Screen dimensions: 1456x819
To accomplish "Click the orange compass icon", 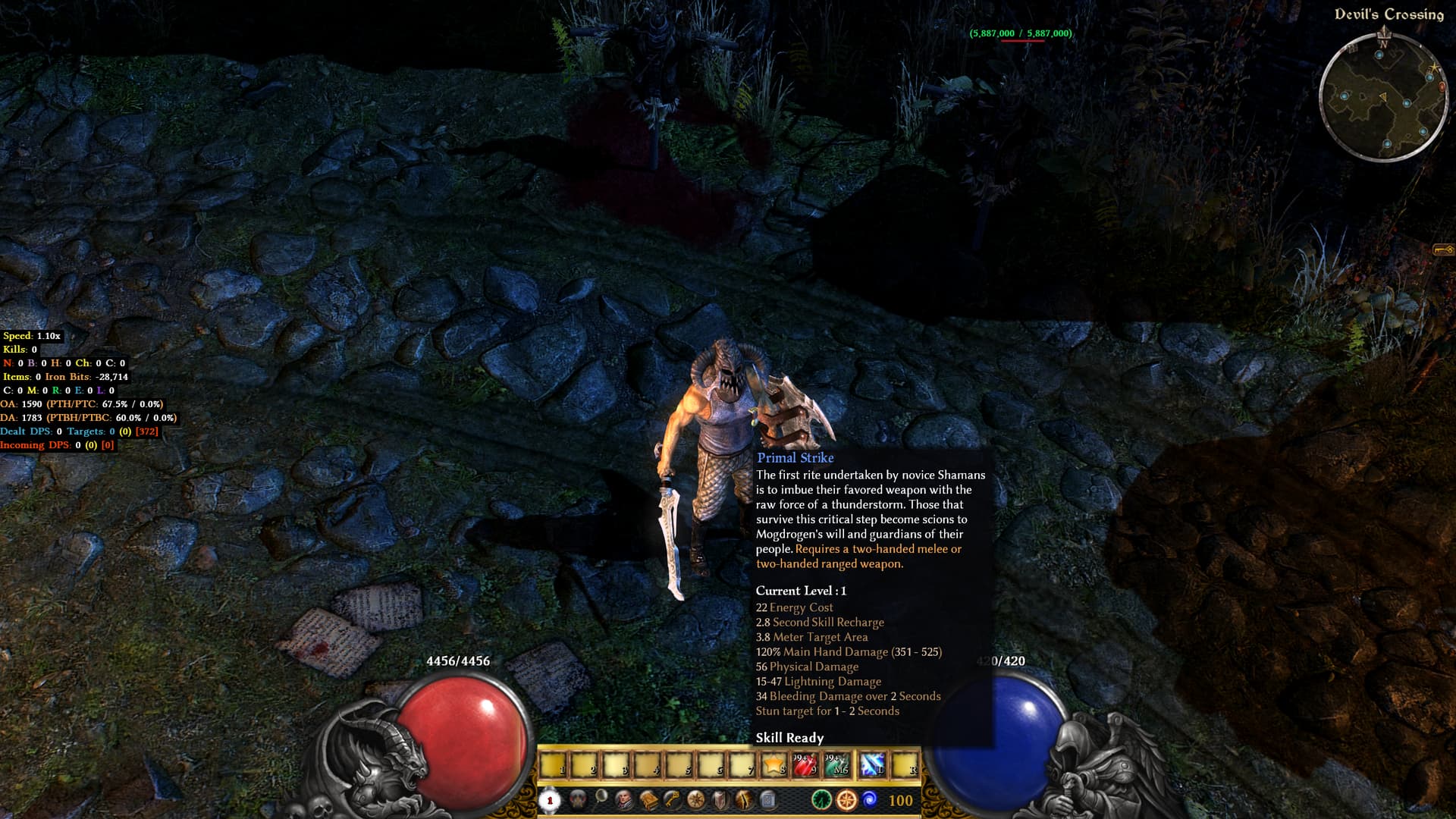I will point(846,800).
